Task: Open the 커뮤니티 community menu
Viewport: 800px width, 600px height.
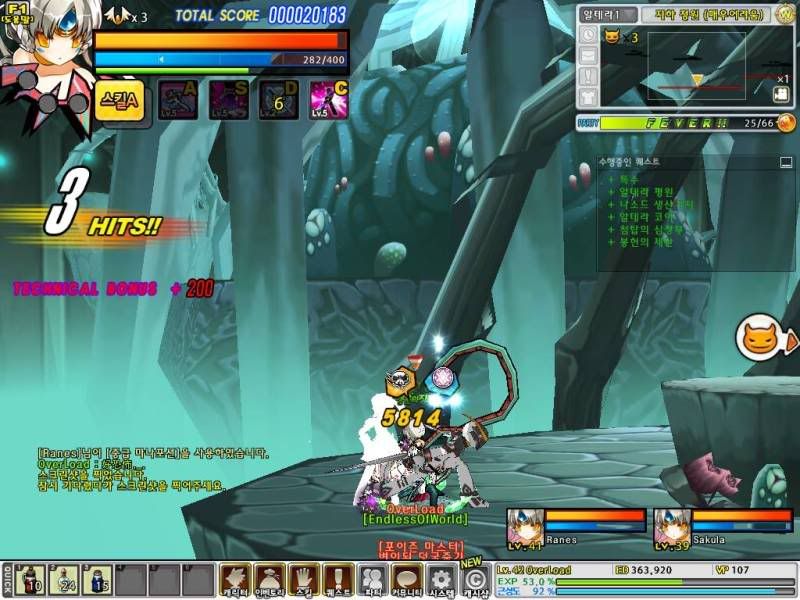Action: pos(407,579)
